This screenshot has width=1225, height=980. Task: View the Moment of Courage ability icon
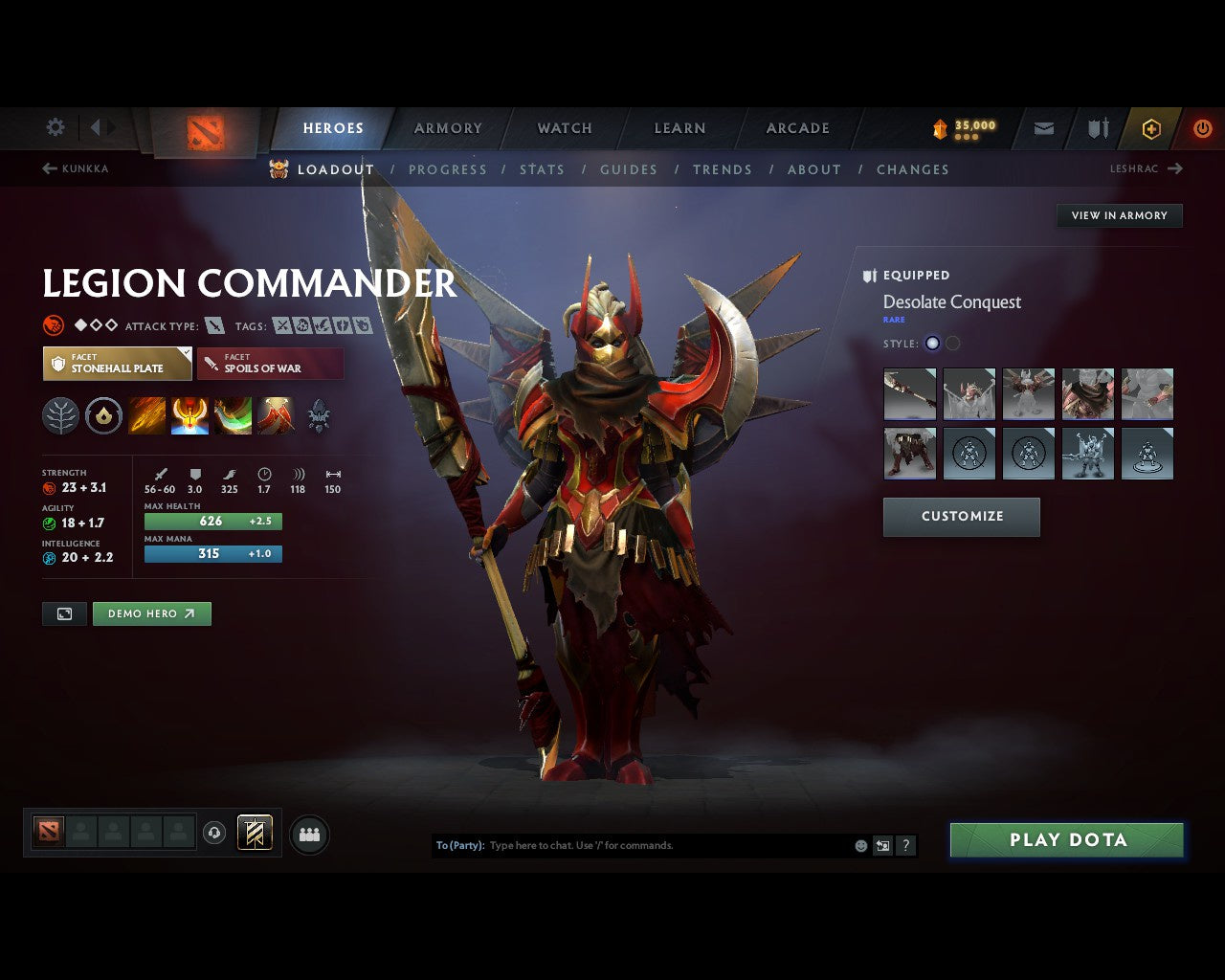pyautogui.click(x=233, y=415)
